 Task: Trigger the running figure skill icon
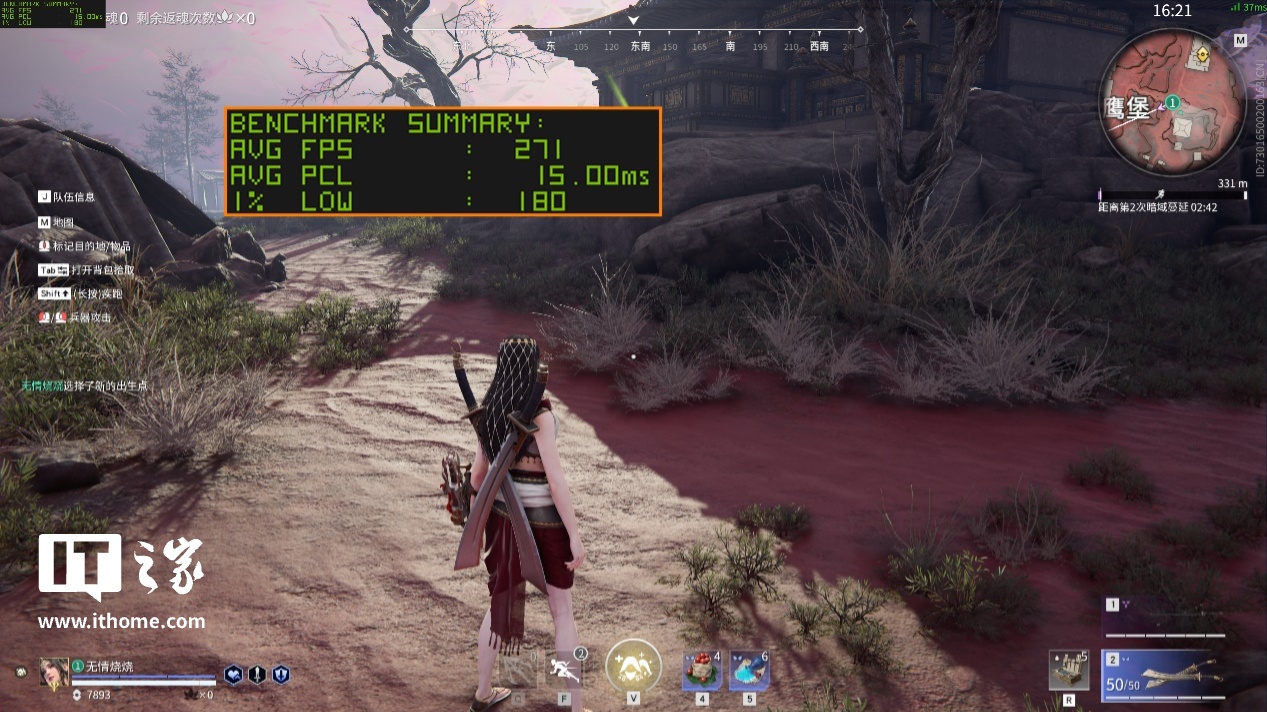point(566,668)
